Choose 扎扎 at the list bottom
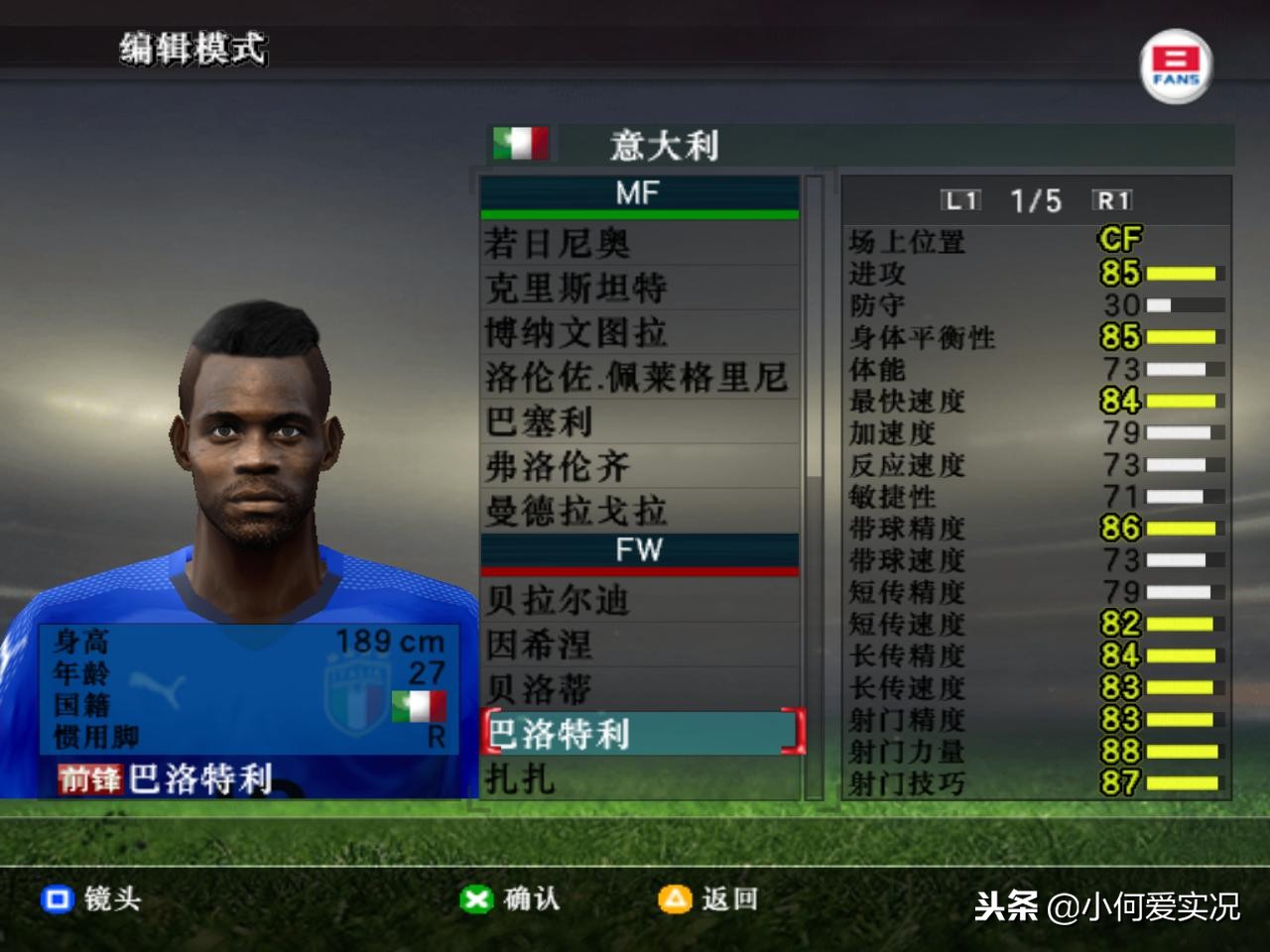Image resolution: width=1270 pixels, height=952 pixels. point(639,778)
